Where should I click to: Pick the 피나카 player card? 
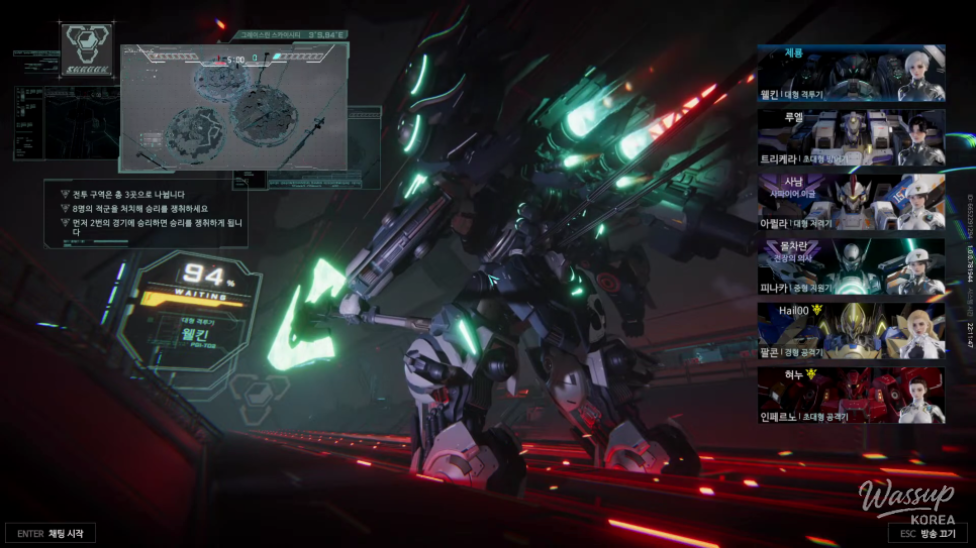851,267
